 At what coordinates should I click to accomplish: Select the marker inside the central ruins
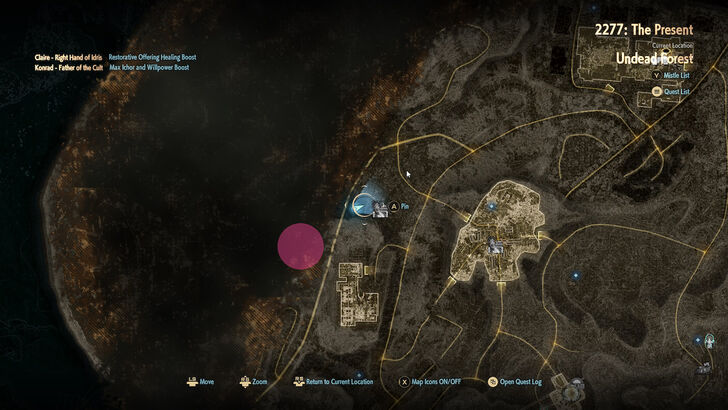tap(492, 244)
